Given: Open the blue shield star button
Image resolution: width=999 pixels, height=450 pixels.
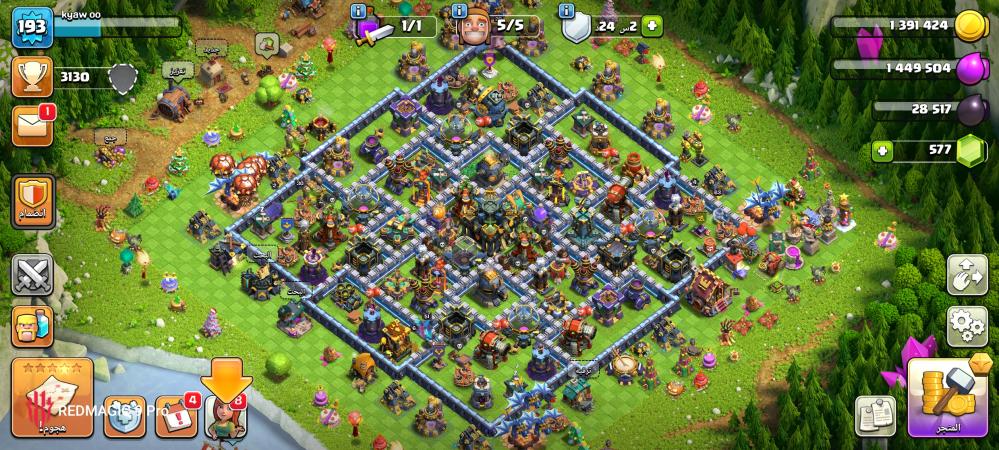Looking at the screenshot, I should 125,418.
